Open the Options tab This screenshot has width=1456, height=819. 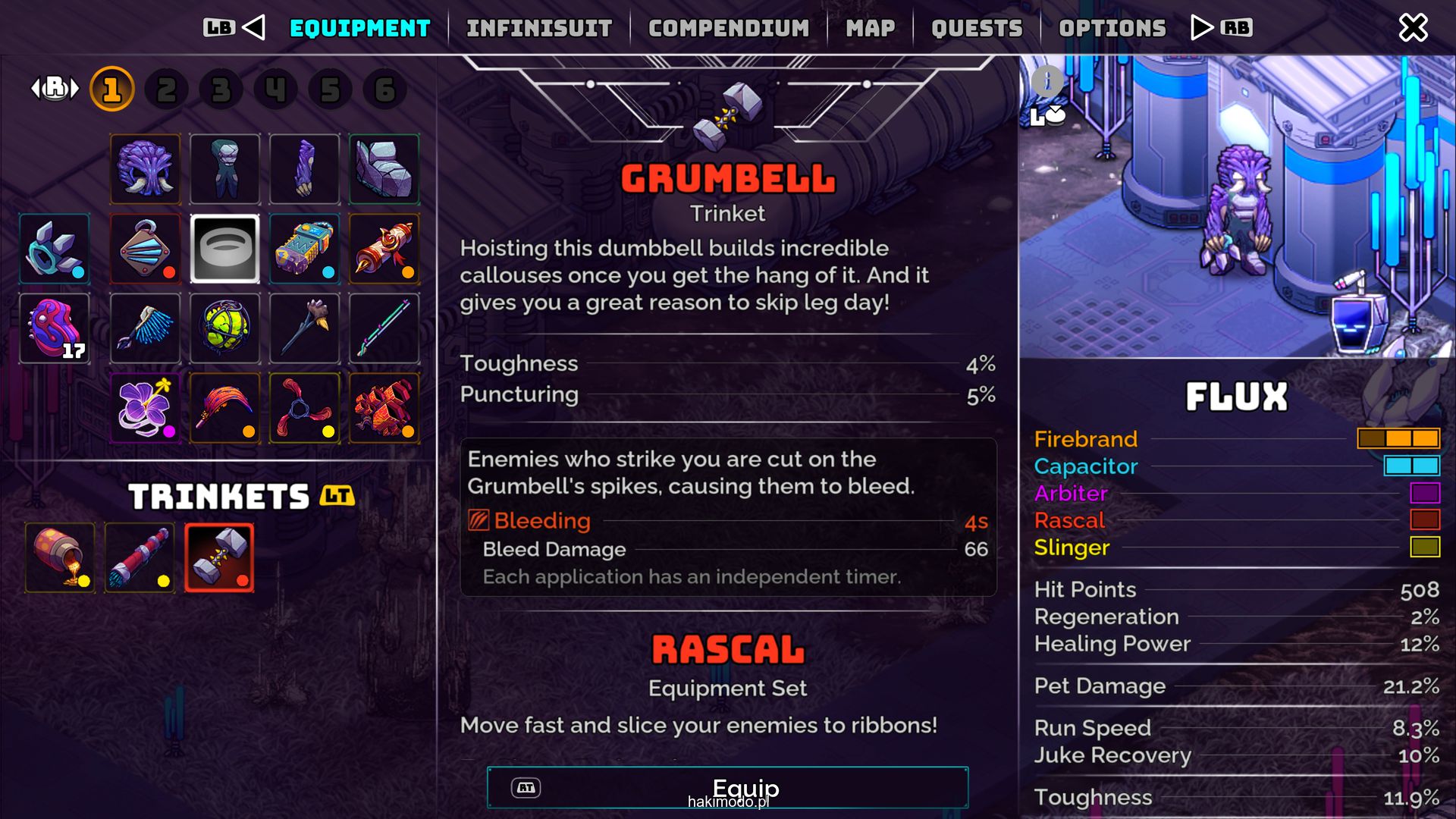tap(1112, 28)
